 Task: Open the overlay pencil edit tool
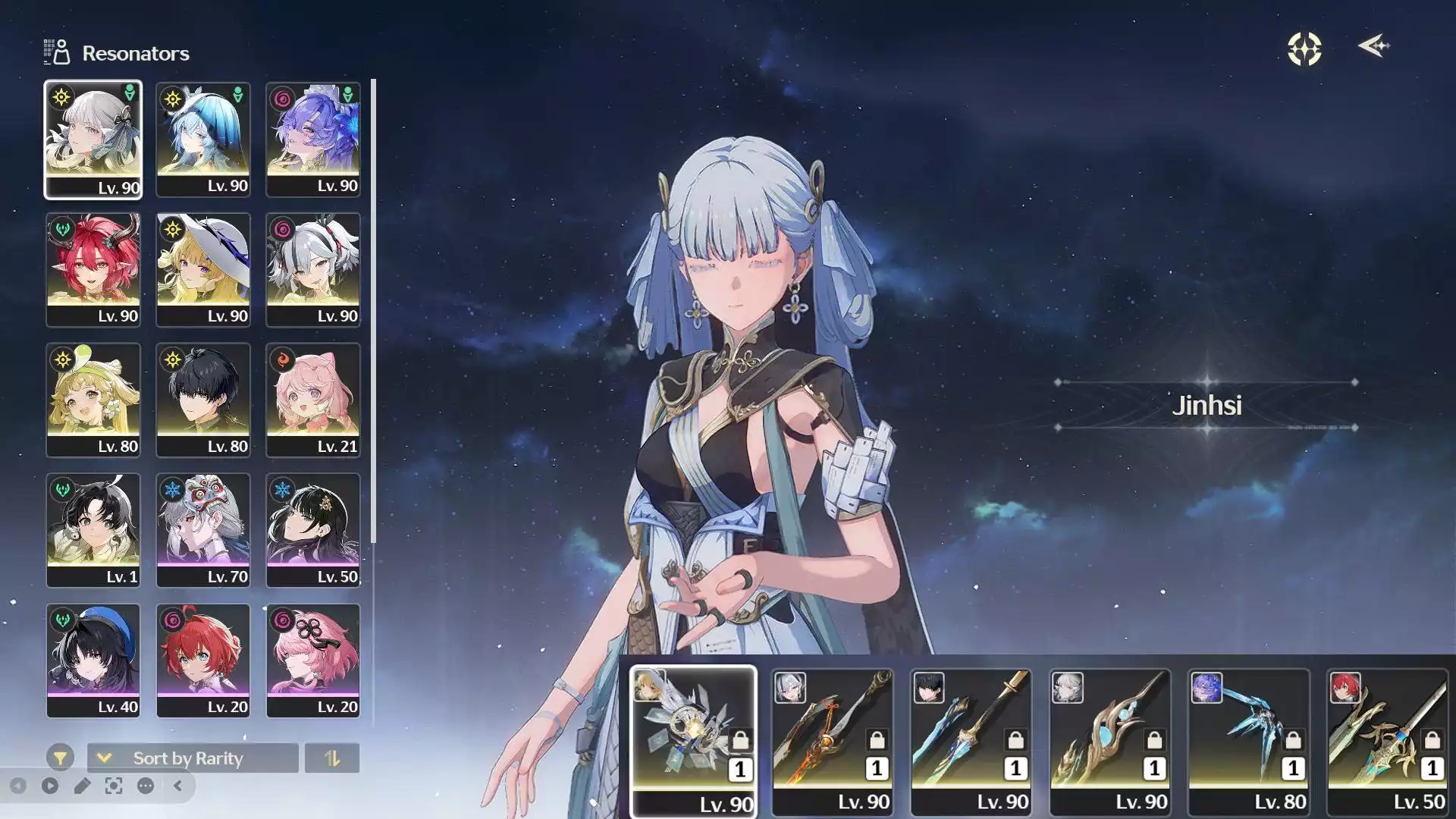(82, 786)
